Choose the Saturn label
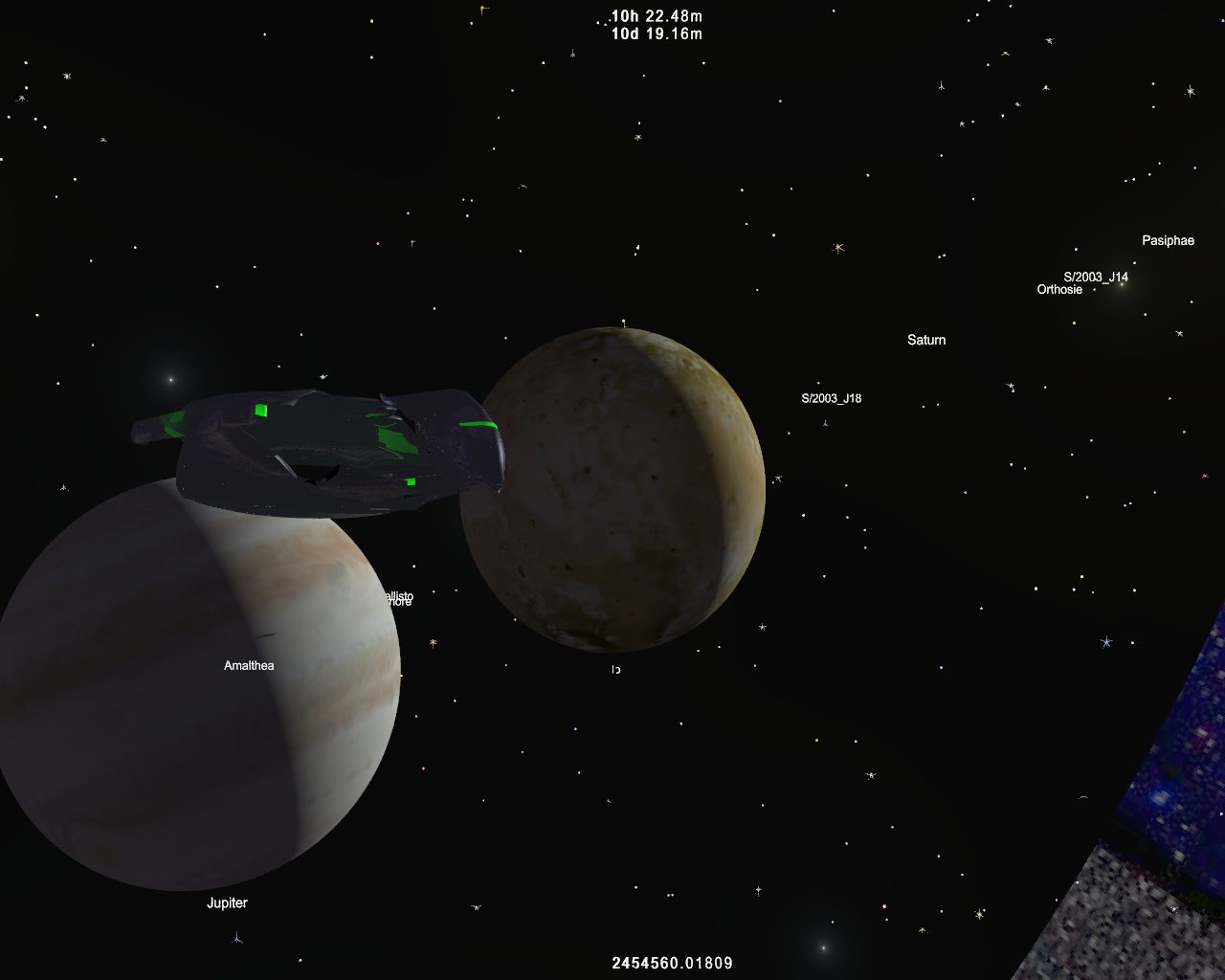1225x980 pixels. click(926, 340)
